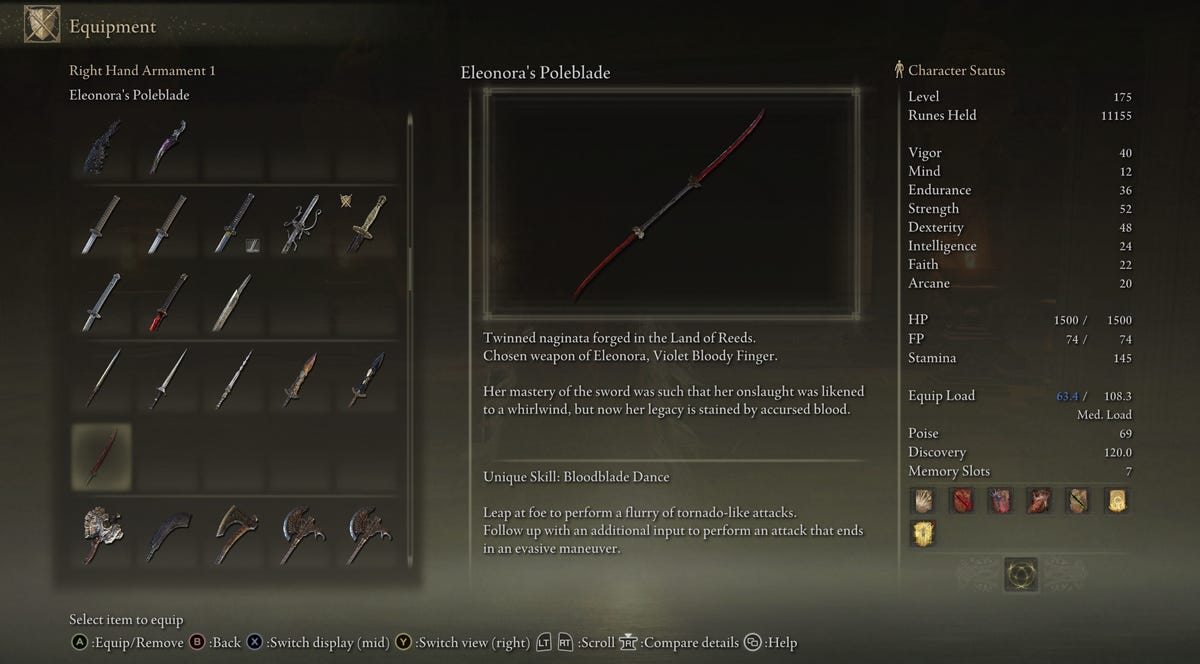Select the katana slot with the small badge
This screenshot has width=1200, height=664.
click(x=234, y=225)
